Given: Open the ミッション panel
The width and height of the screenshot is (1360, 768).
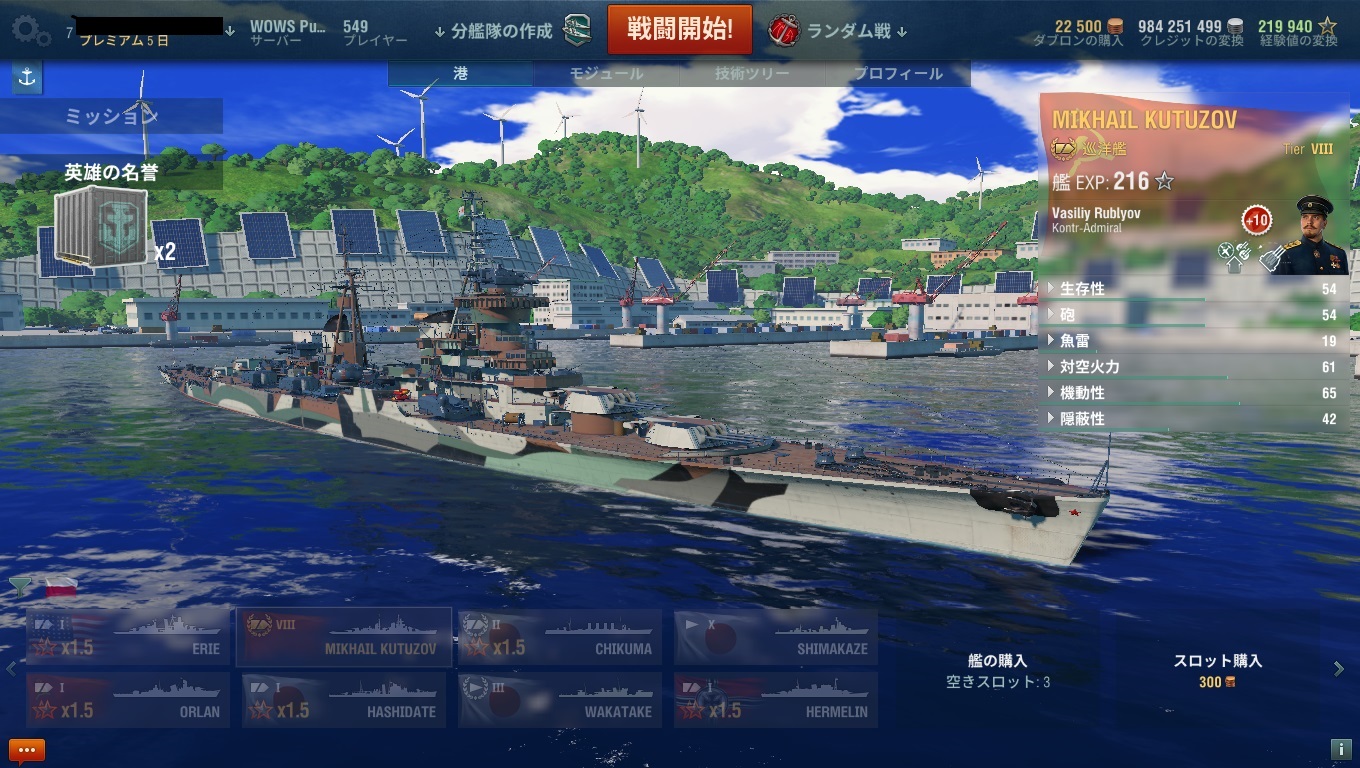Looking at the screenshot, I should pos(111,116).
